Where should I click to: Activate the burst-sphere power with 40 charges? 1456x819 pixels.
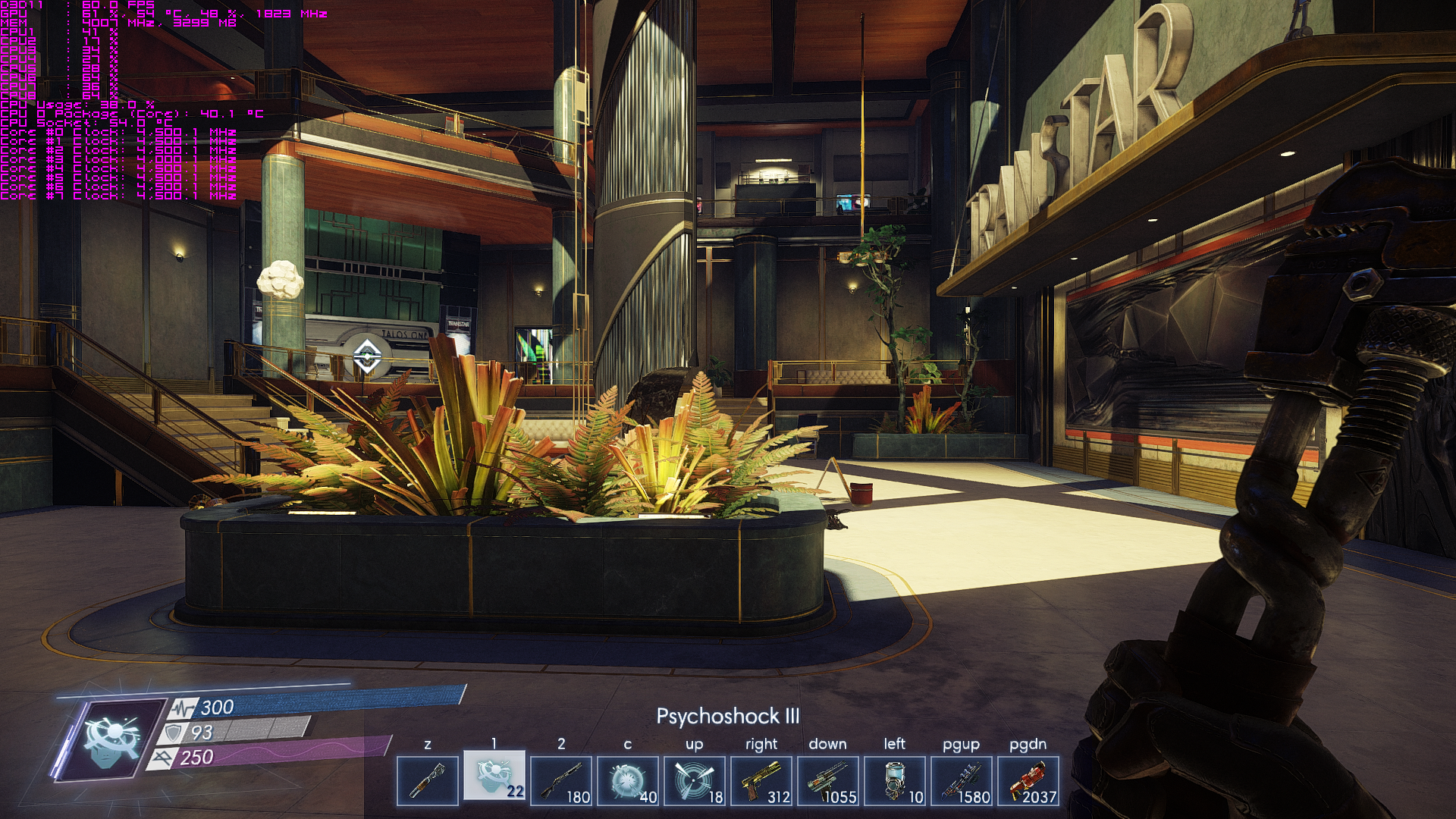tap(628, 780)
